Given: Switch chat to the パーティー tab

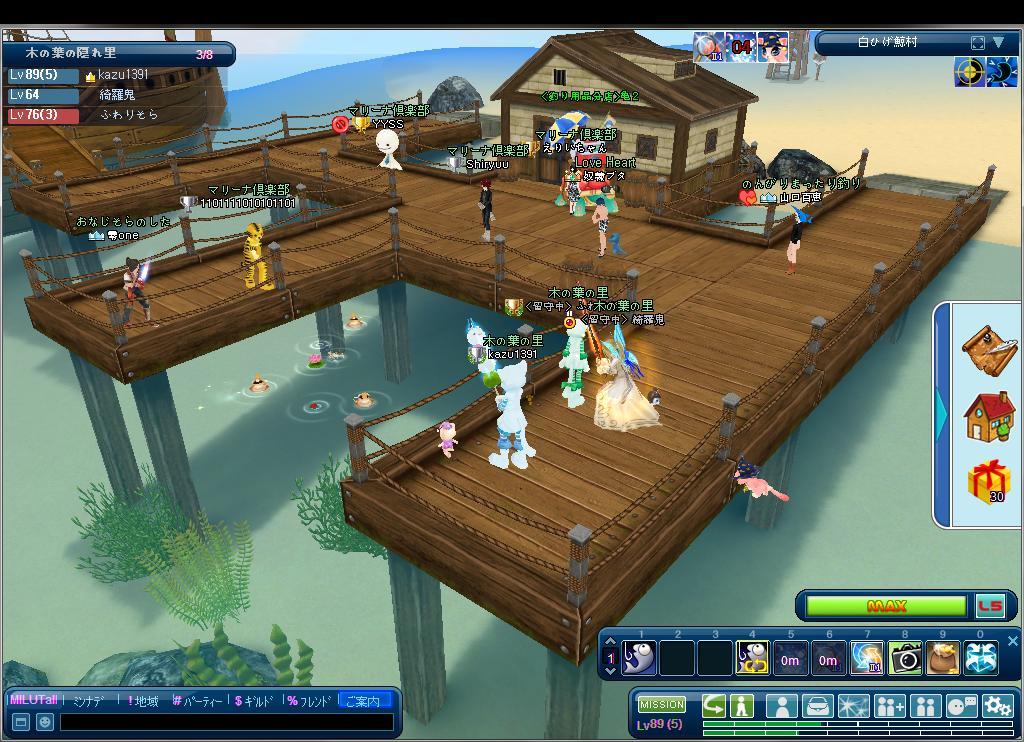Looking at the screenshot, I should [198, 701].
